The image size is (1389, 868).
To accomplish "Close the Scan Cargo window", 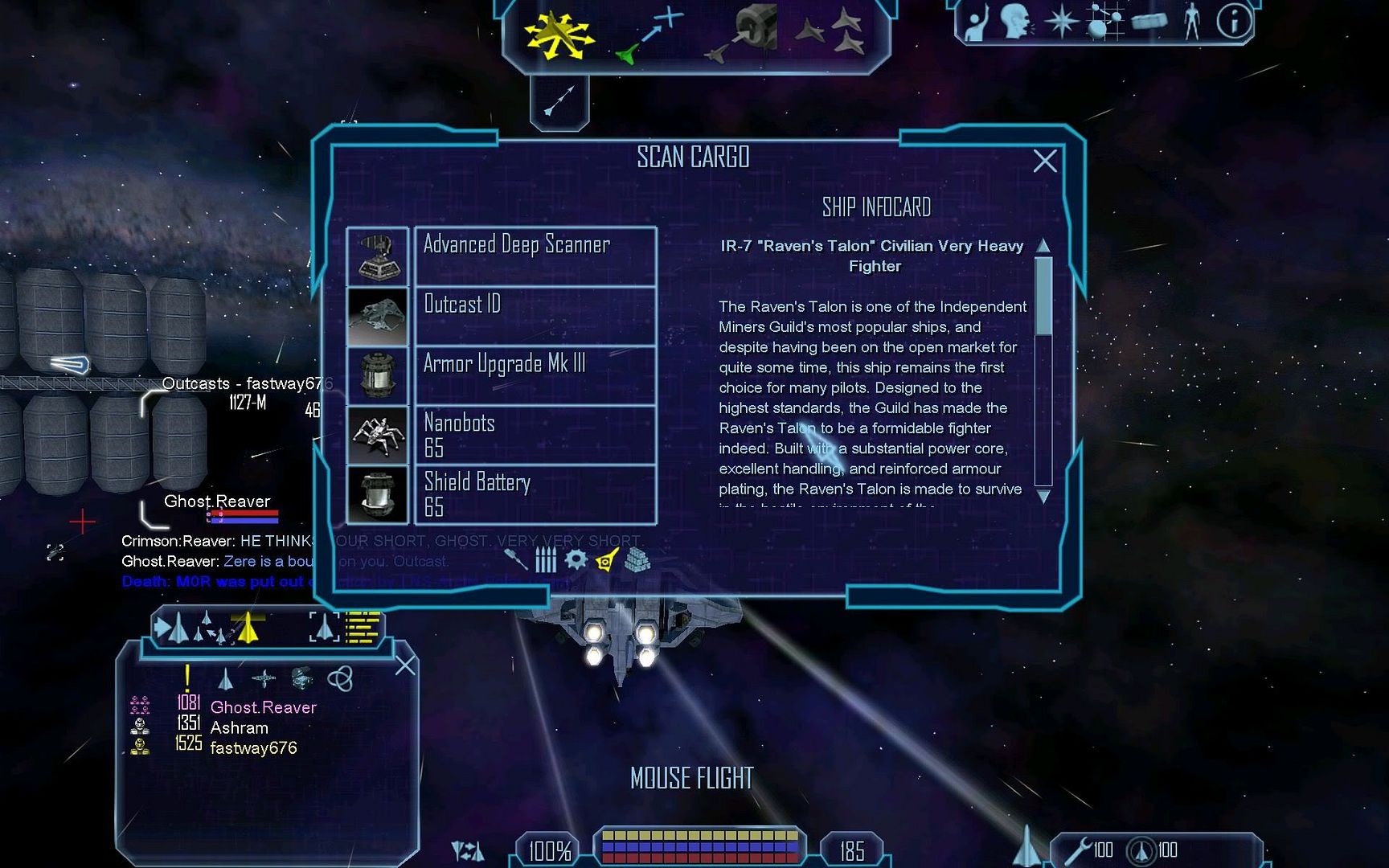I will coord(1044,162).
